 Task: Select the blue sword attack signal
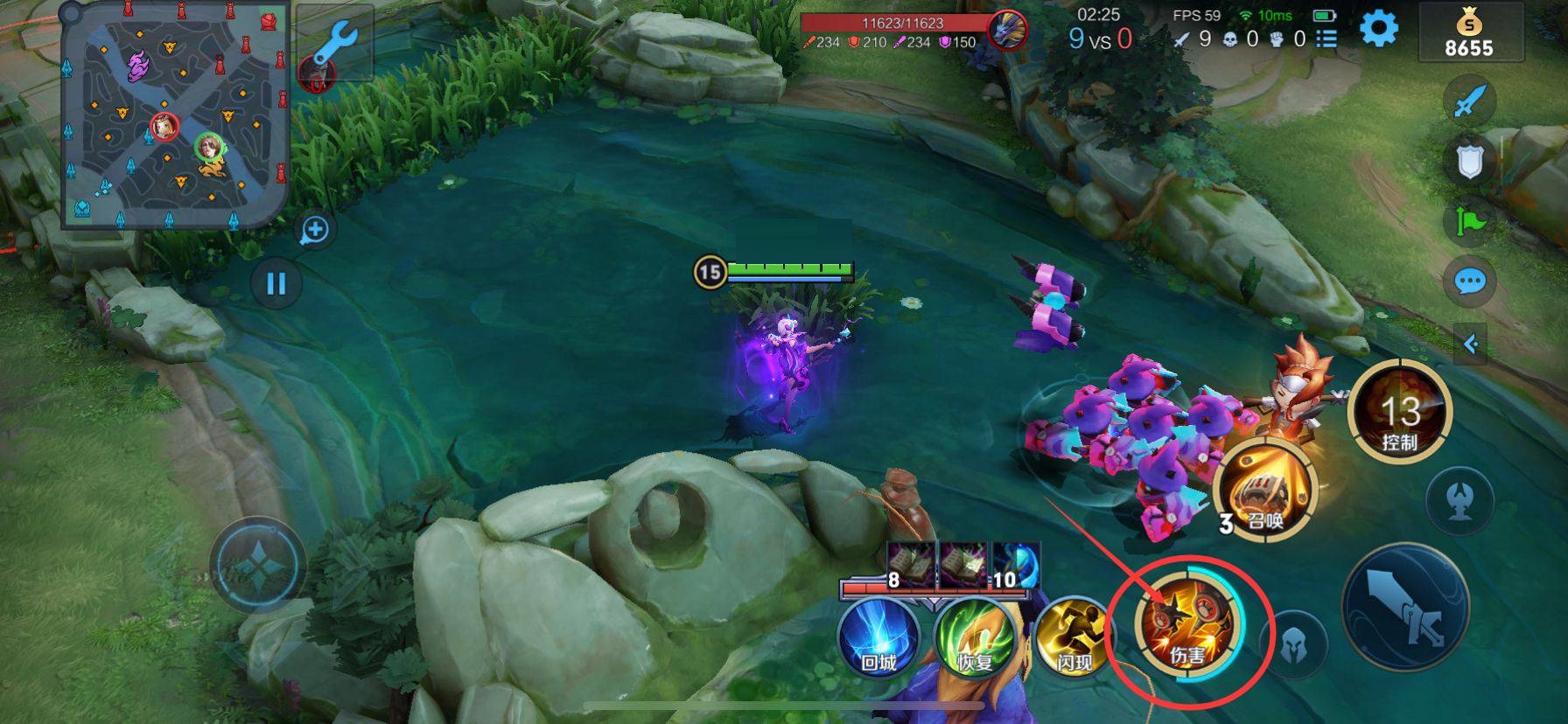pyautogui.click(x=1469, y=101)
